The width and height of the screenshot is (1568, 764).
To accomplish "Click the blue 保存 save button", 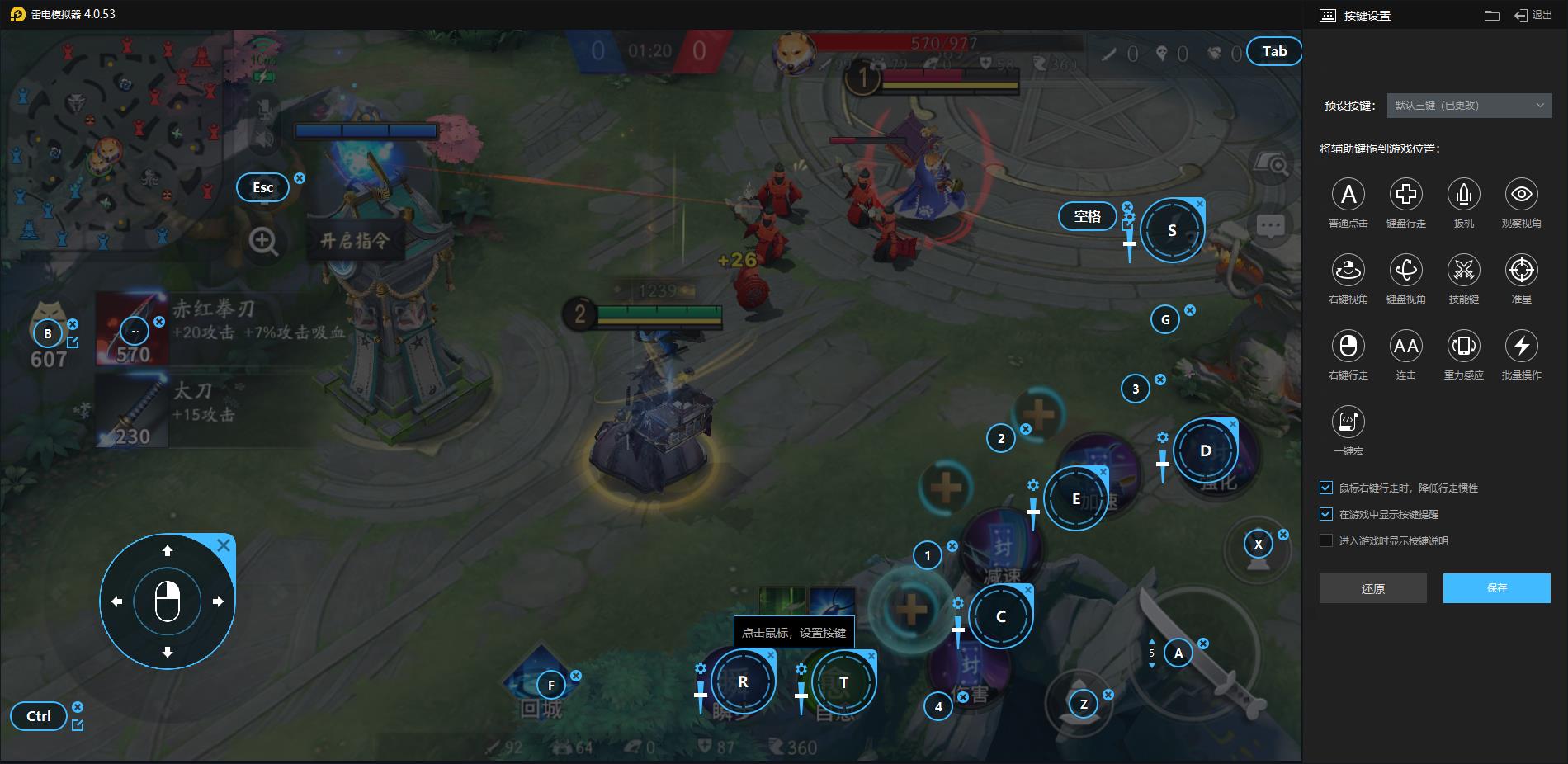I will 1496,588.
